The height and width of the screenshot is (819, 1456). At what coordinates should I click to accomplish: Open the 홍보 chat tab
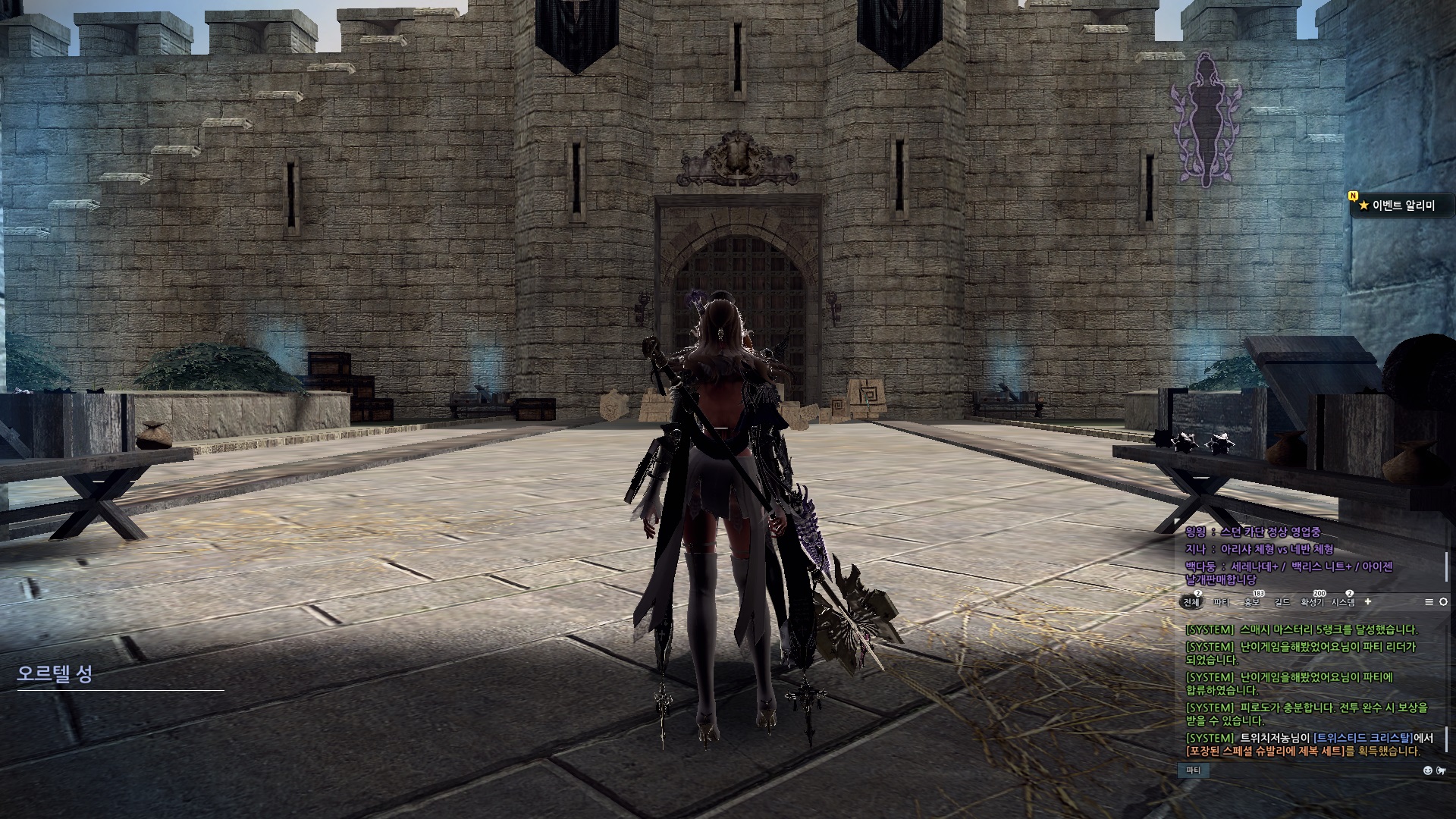(1251, 602)
